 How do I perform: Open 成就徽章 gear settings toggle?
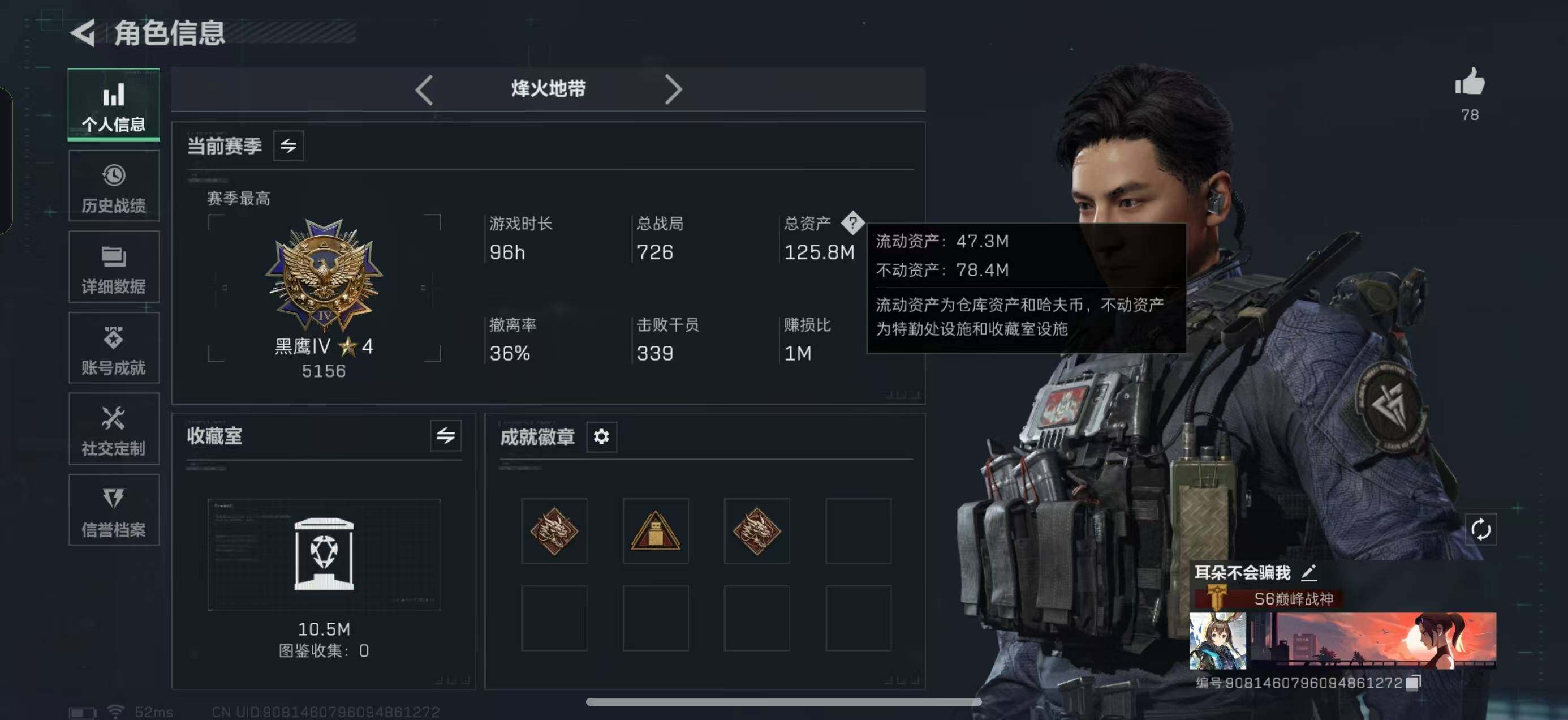pos(601,437)
